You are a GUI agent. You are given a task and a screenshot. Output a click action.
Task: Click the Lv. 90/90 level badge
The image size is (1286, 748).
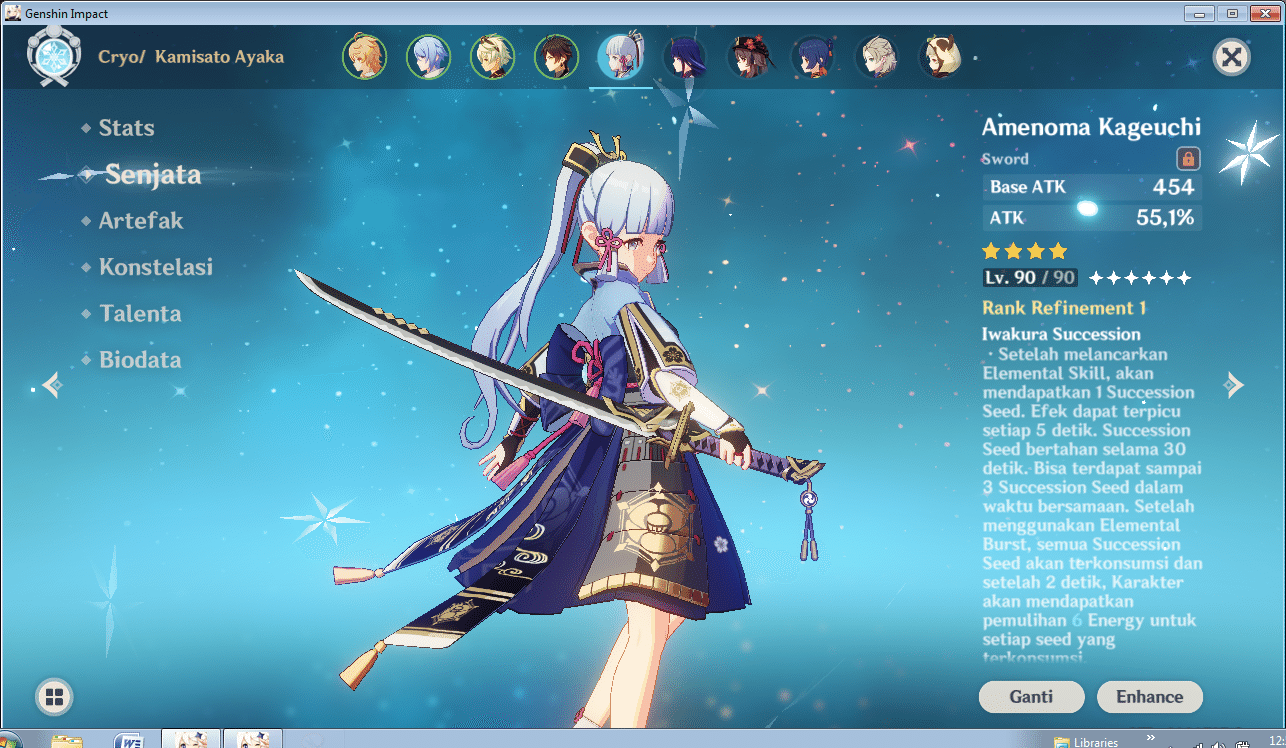click(x=1030, y=277)
